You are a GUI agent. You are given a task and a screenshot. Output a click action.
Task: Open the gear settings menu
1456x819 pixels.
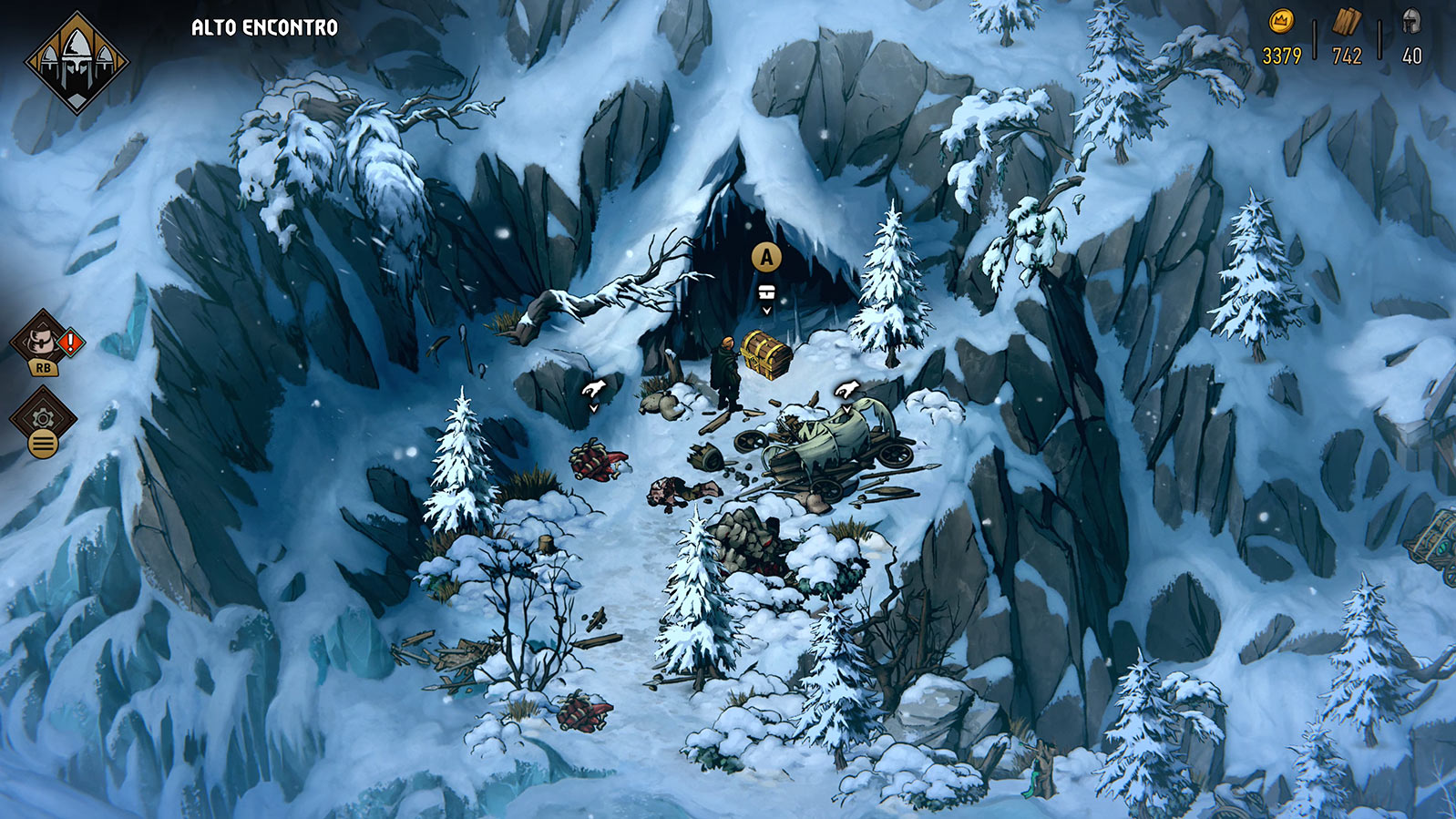[x=43, y=418]
